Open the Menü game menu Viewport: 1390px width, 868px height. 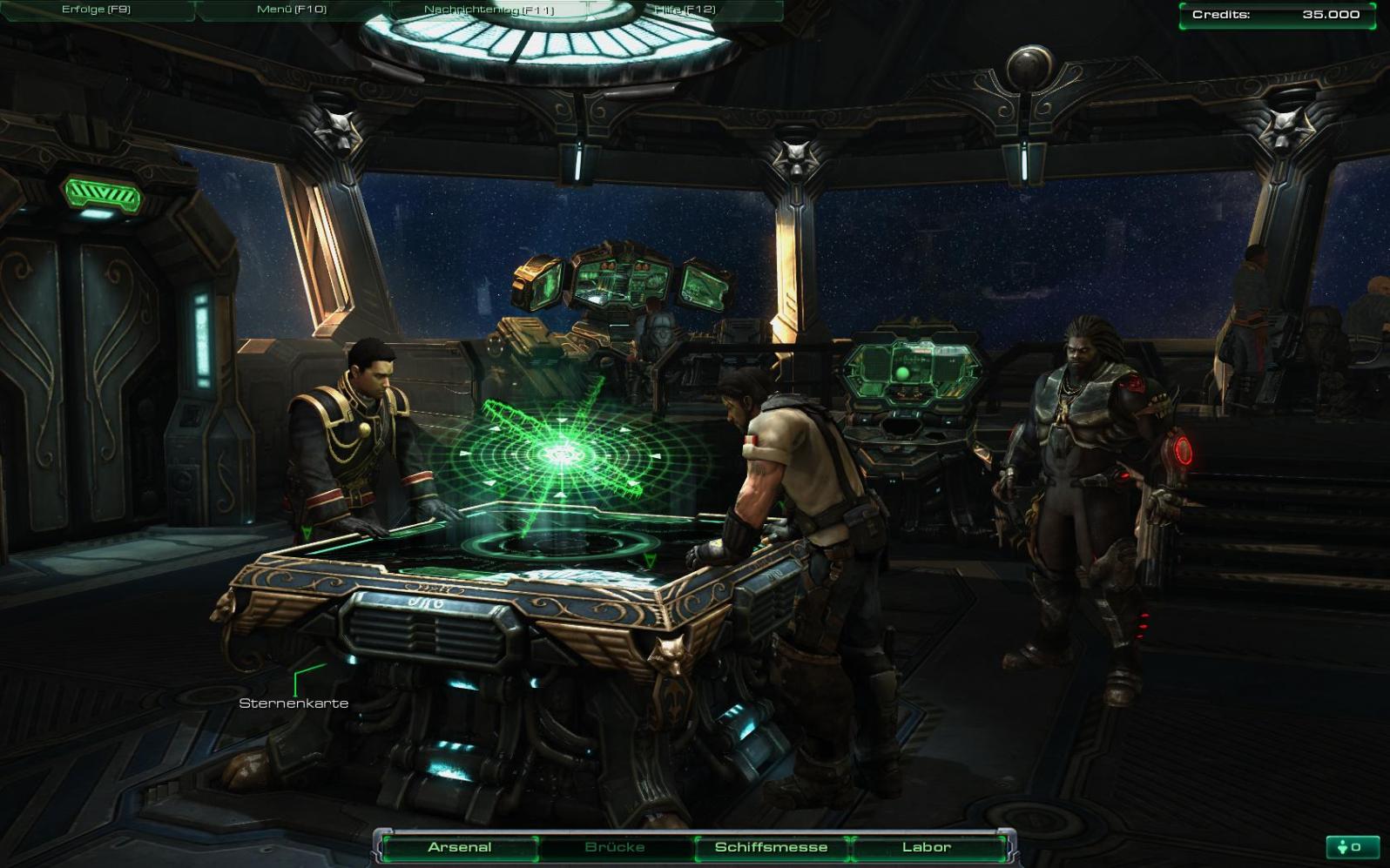click(x=292, y=10)
